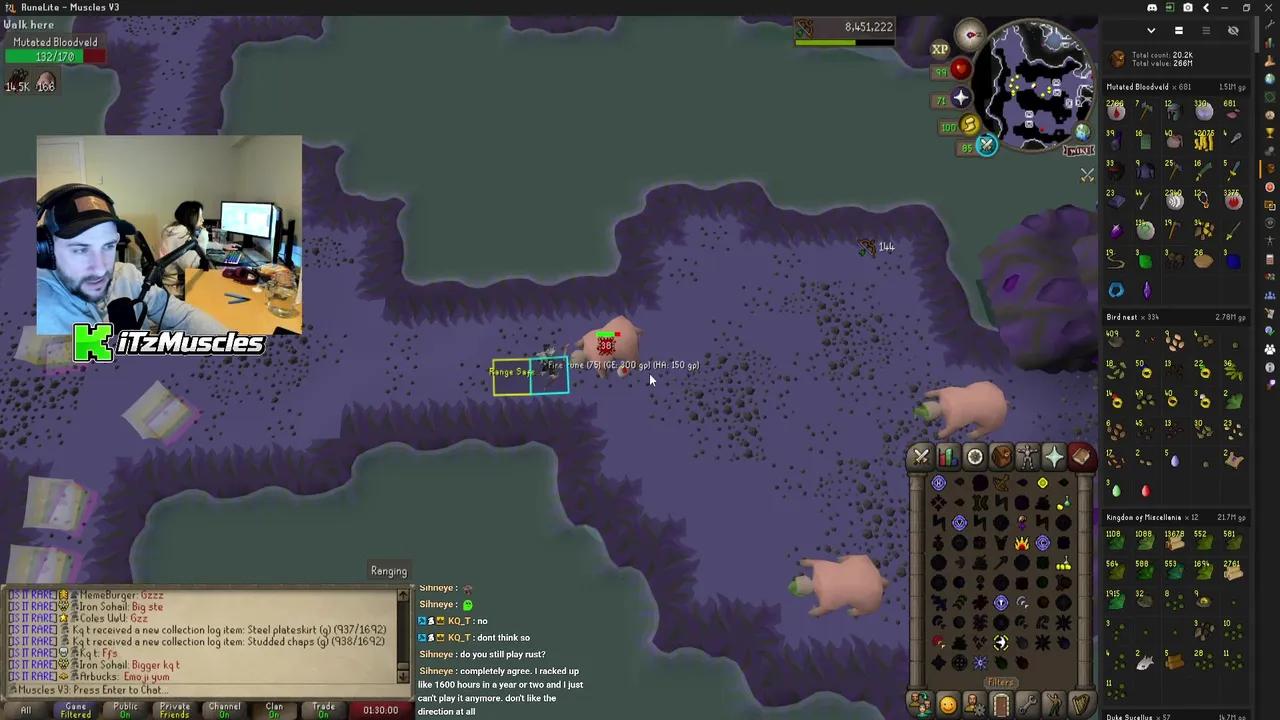
Task: Open the Prayer tab
Action: click(1055, 457)
